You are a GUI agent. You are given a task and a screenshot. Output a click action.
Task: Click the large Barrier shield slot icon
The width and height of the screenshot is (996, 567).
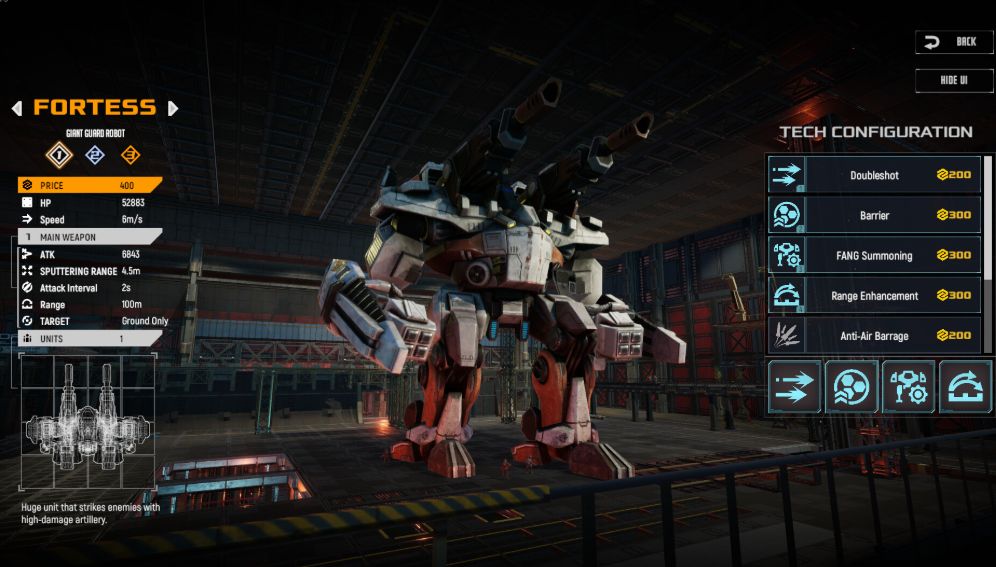851,387
